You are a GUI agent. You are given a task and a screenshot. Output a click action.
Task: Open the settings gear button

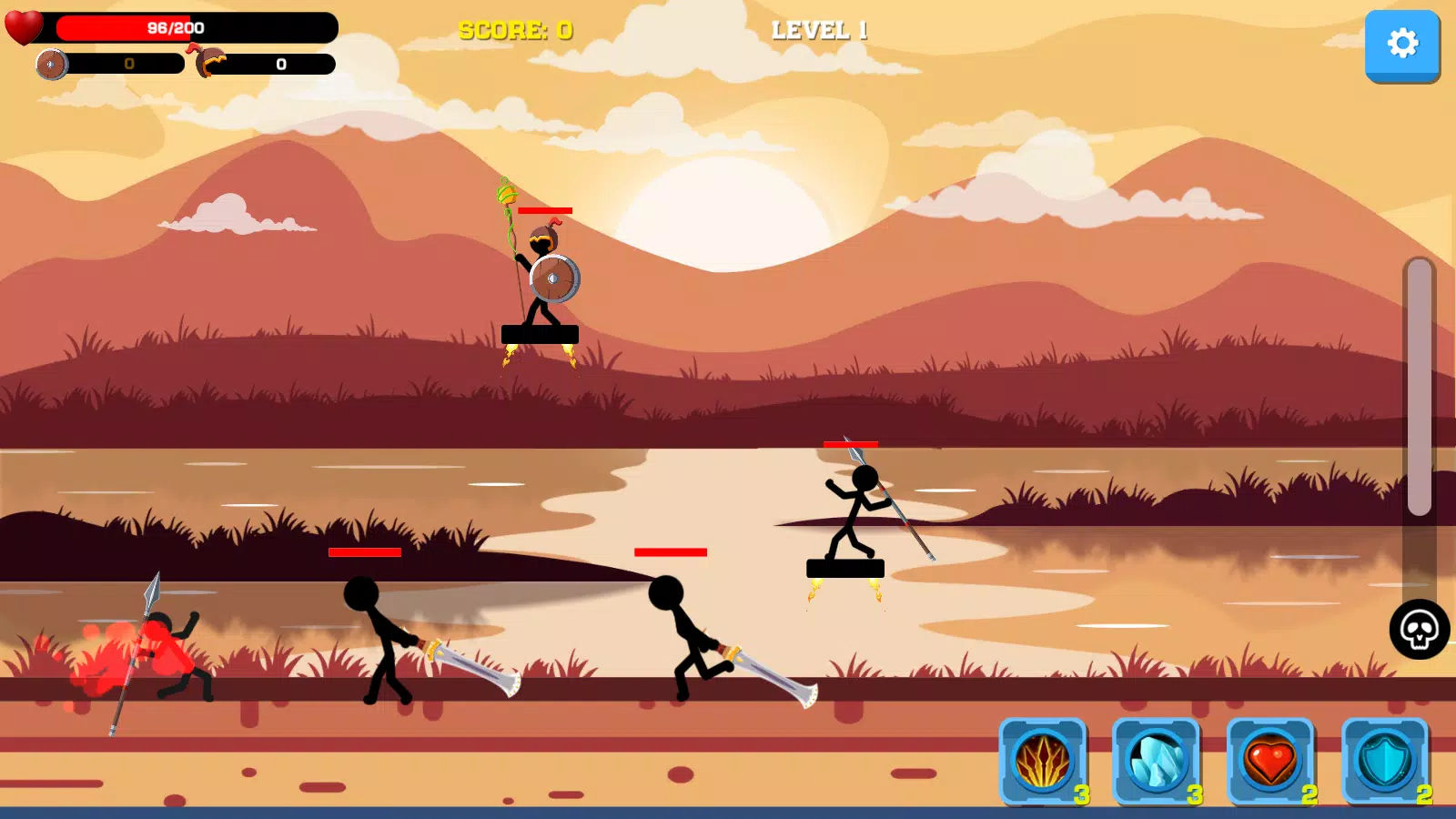pyautogui.click(x=1401, y=44)
